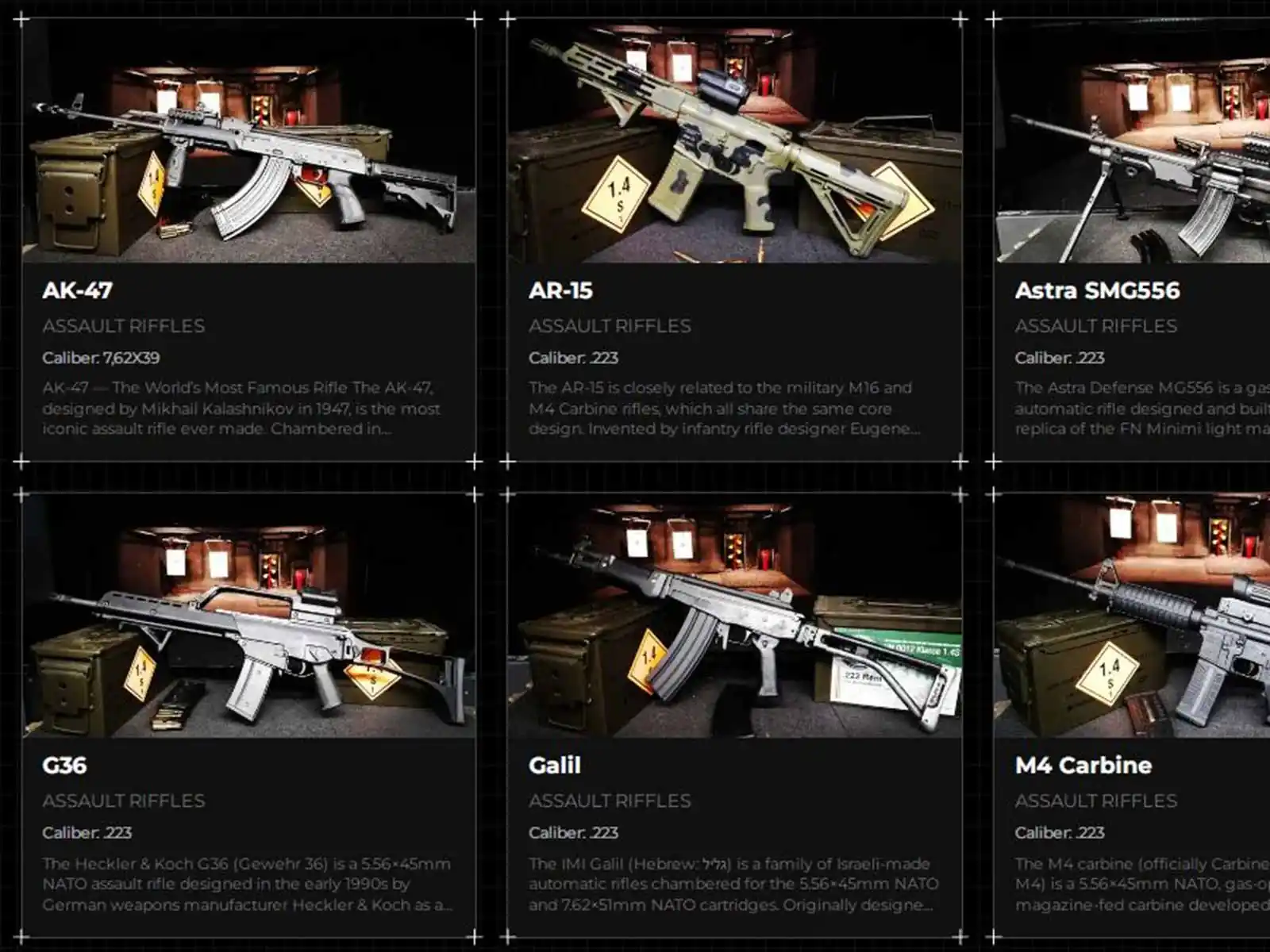Click the Galil title heading
The height and width of the screenshot is (952, 1270).
[555, 766]
